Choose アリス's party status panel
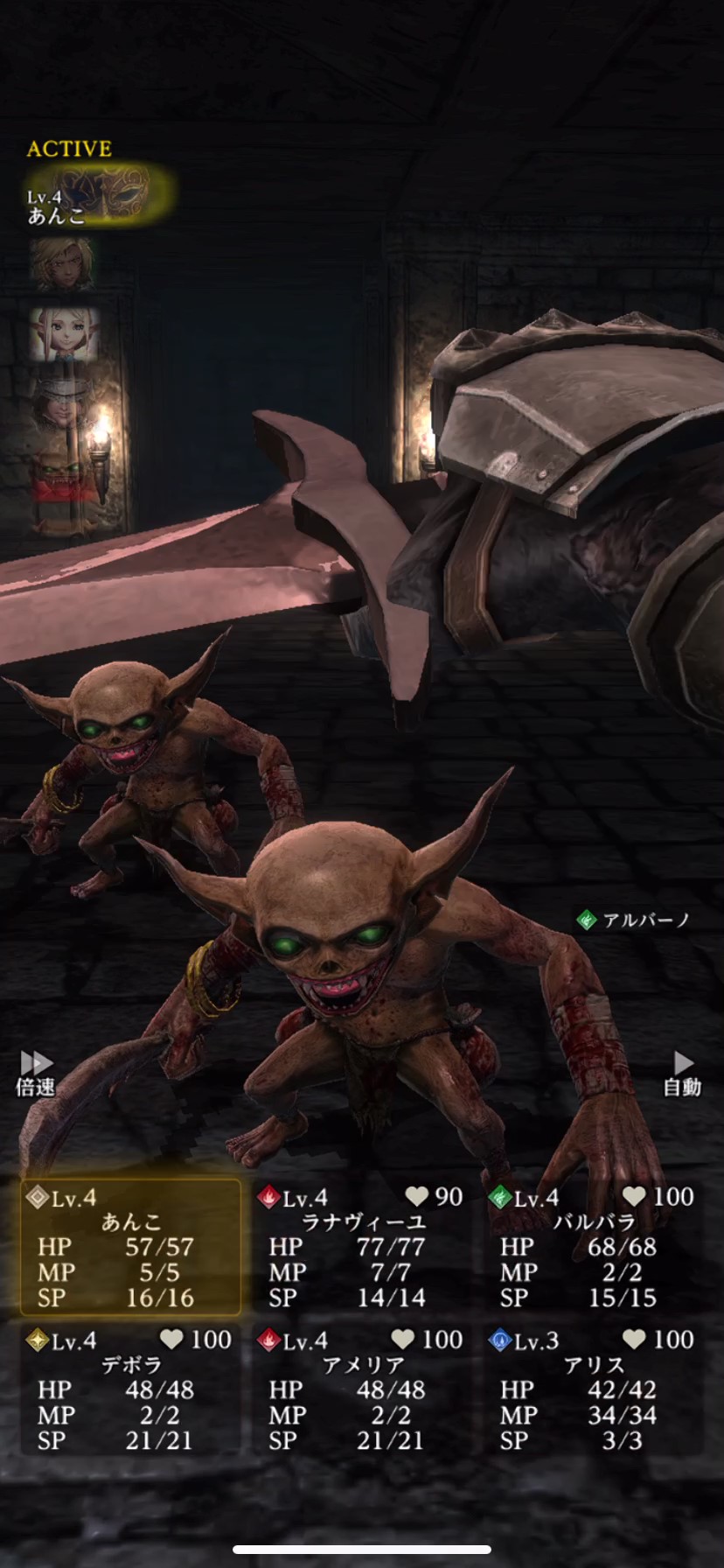This screenshot has width=724, height=1568. coord(595,1390)
